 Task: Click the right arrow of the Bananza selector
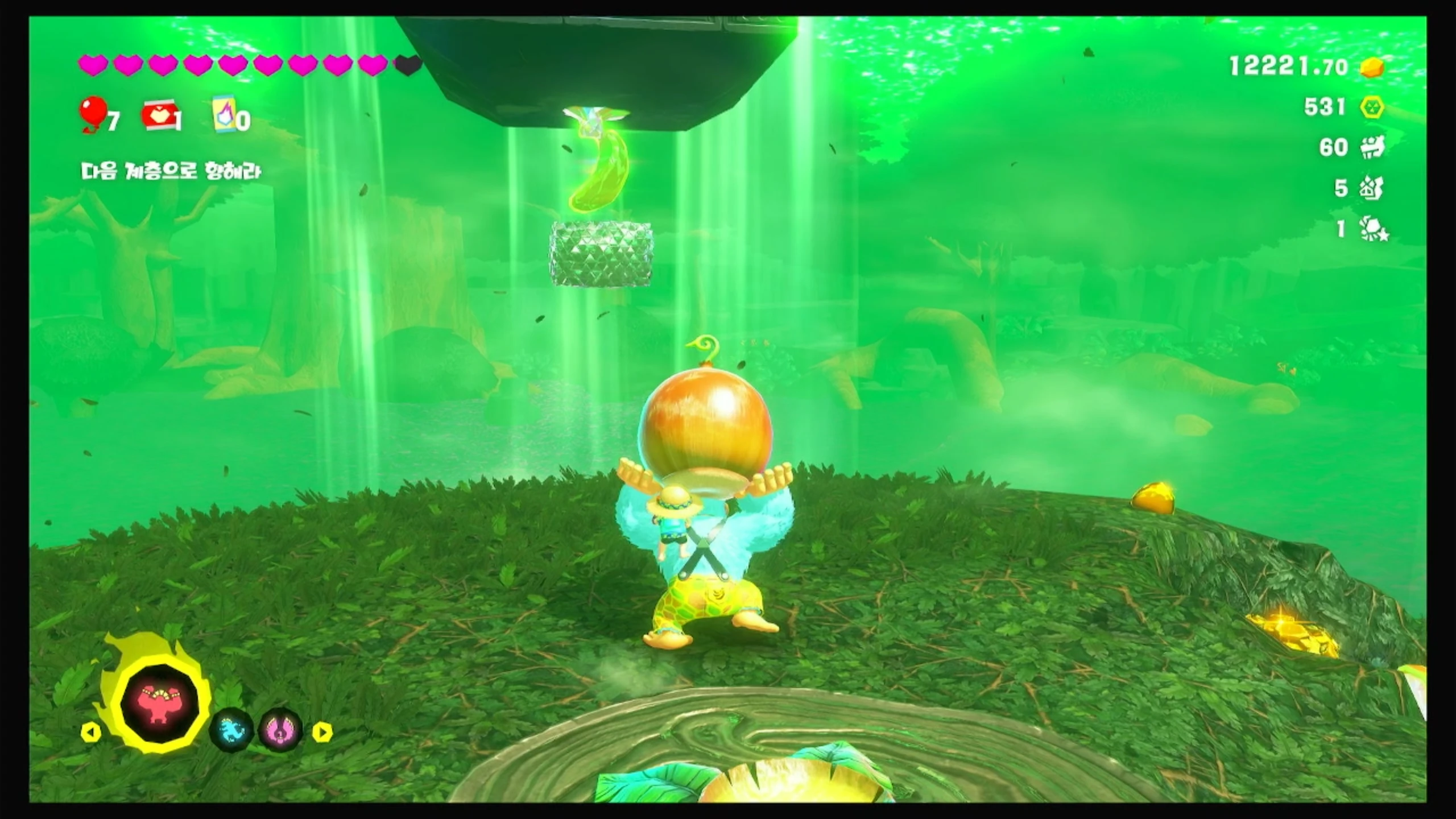(x=322, y=733)
